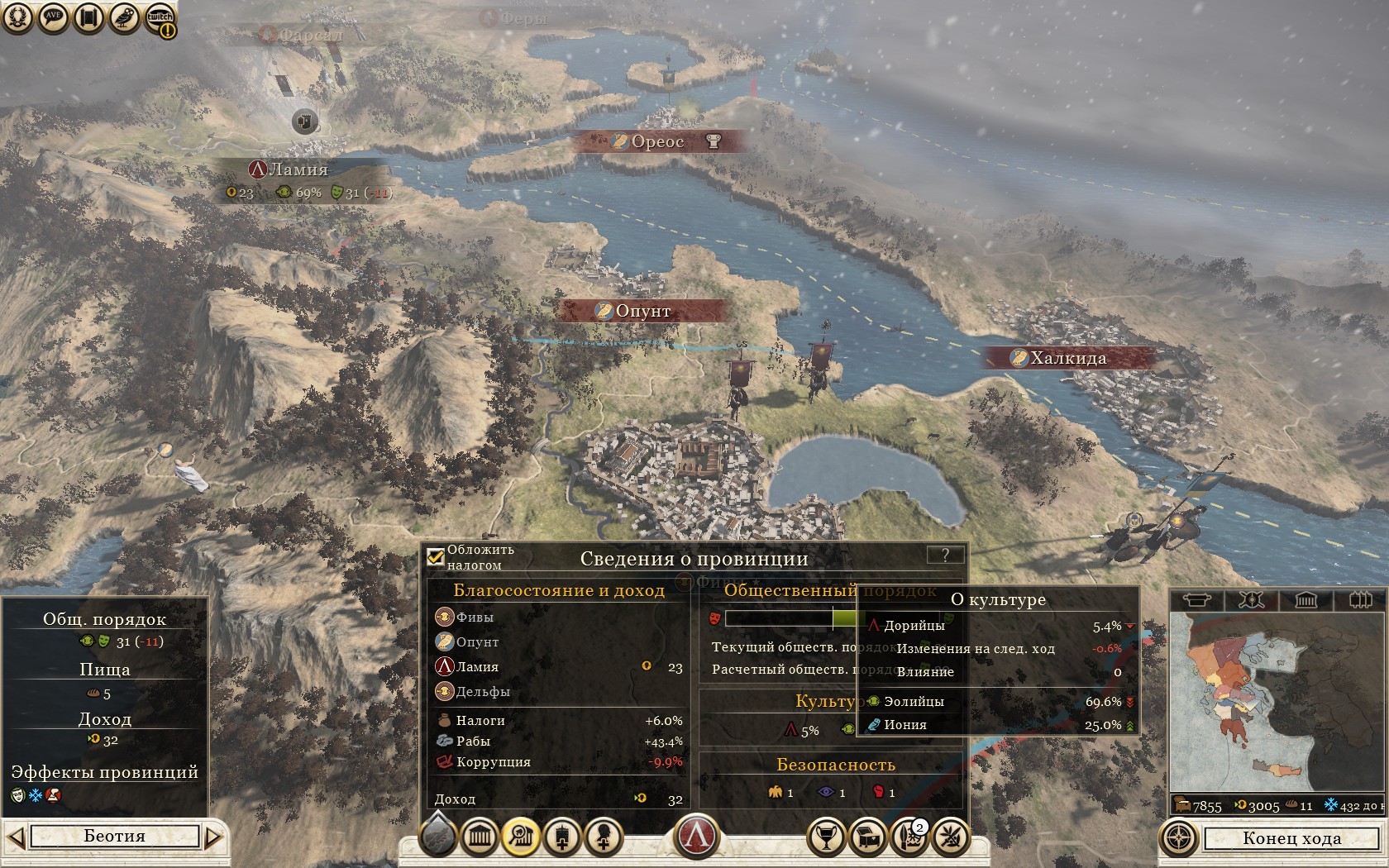Open the trophy cup objectives button
This screenshot has width=1389, height=868.
click(x=825, y=837)
